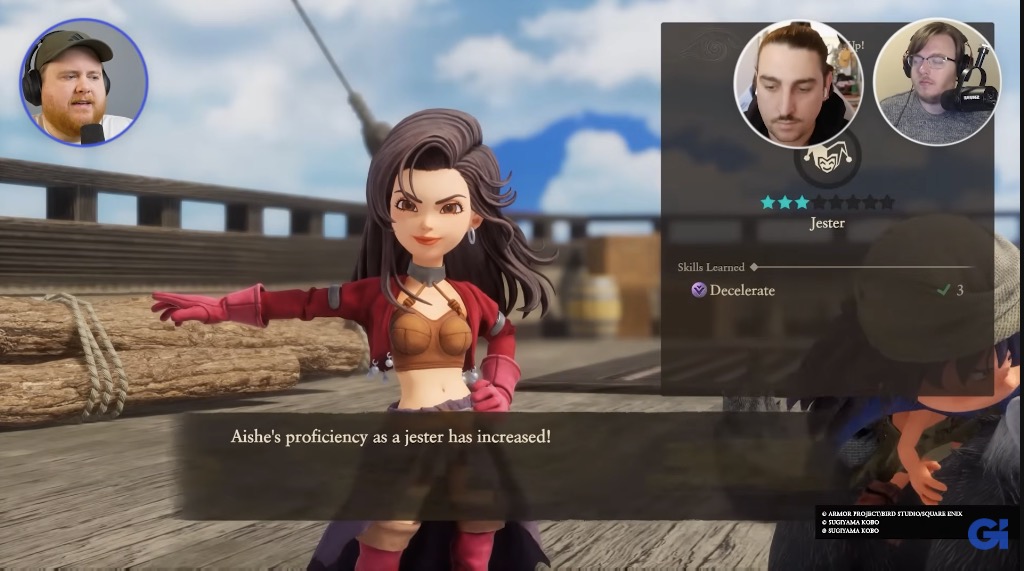
Task: Click the Jester job mask icon
Action: tap(826, 161)
